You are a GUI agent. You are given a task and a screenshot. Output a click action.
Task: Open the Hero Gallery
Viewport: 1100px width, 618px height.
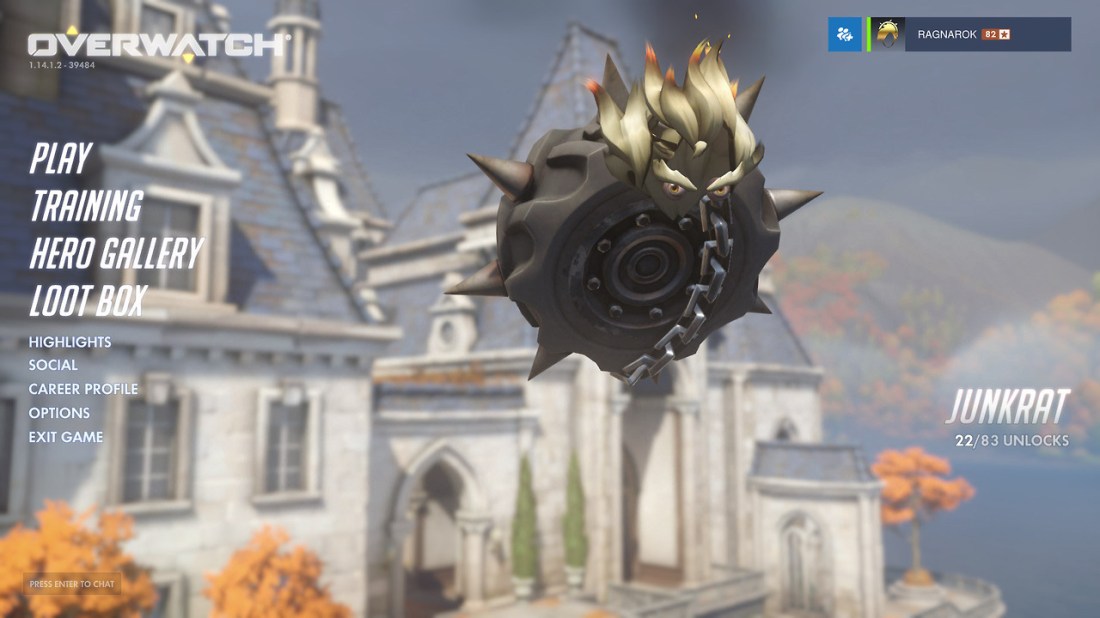[x=116, y=254]
